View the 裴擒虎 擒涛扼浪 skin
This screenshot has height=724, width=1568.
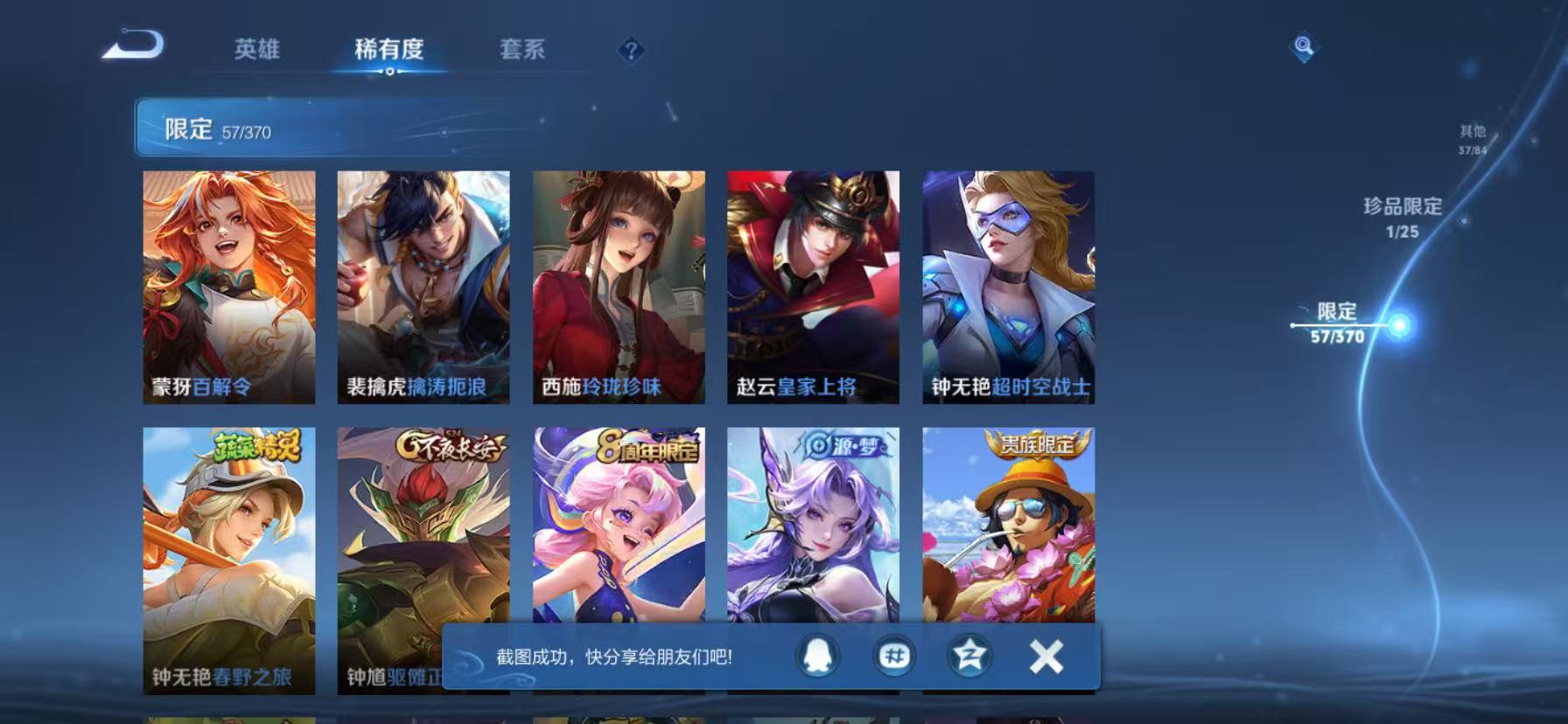pyautogui.click(x=423, y=284)
